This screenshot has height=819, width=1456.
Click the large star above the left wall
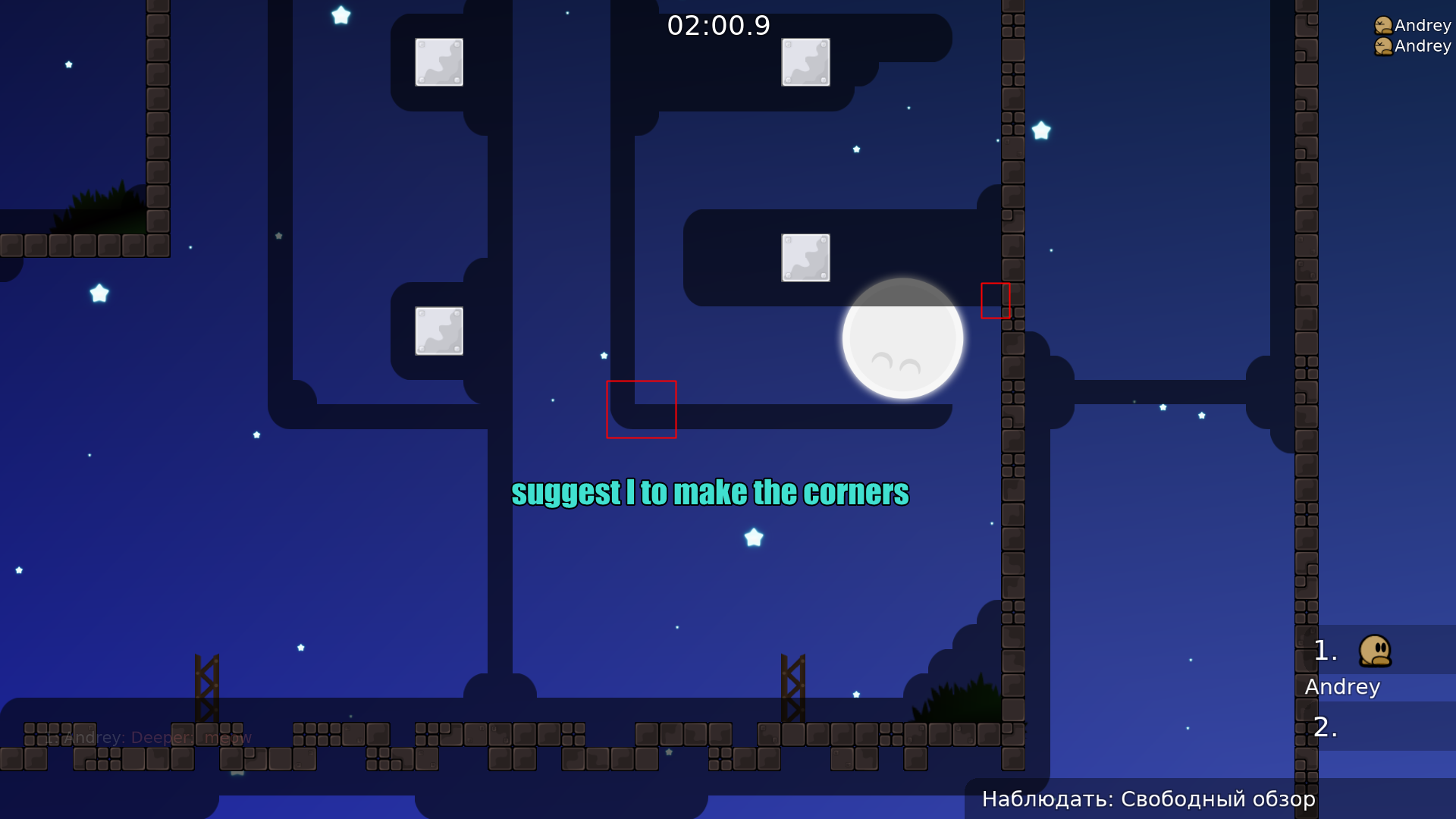coord(340,15)
